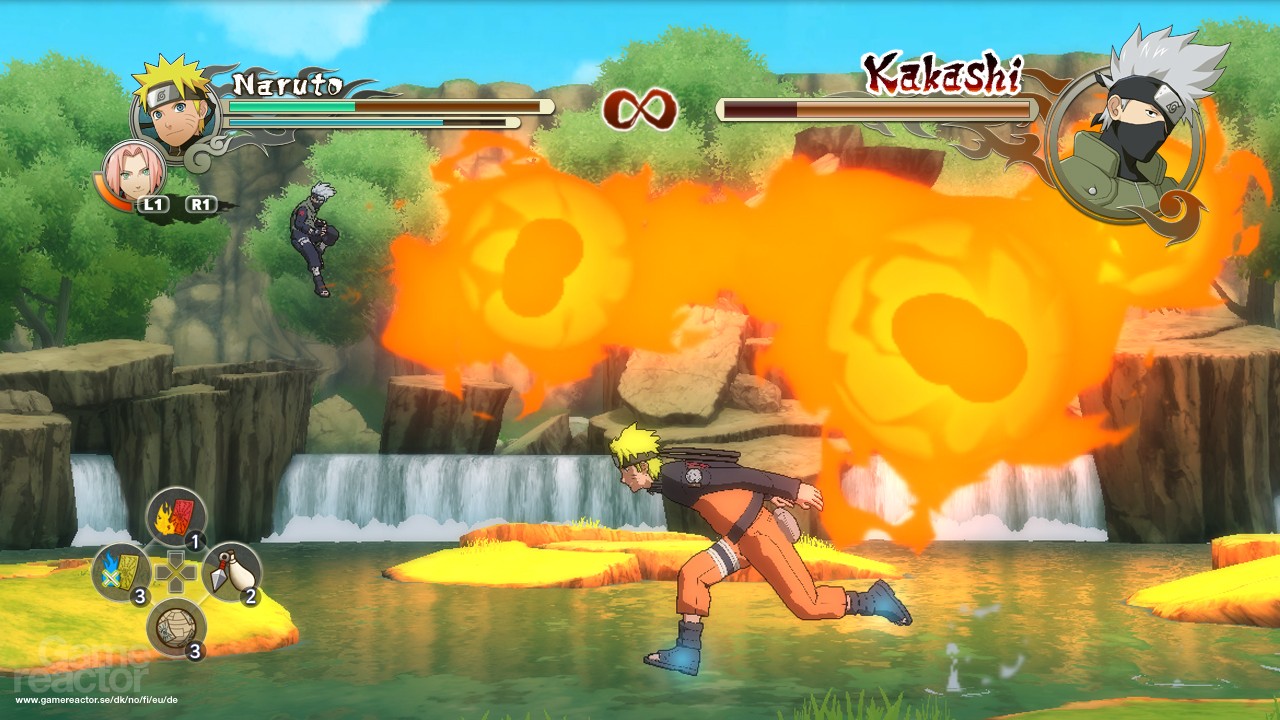Expand the counter labeled 3 under the scroll item
This screenshot has height=720, width=1280.
194,651
